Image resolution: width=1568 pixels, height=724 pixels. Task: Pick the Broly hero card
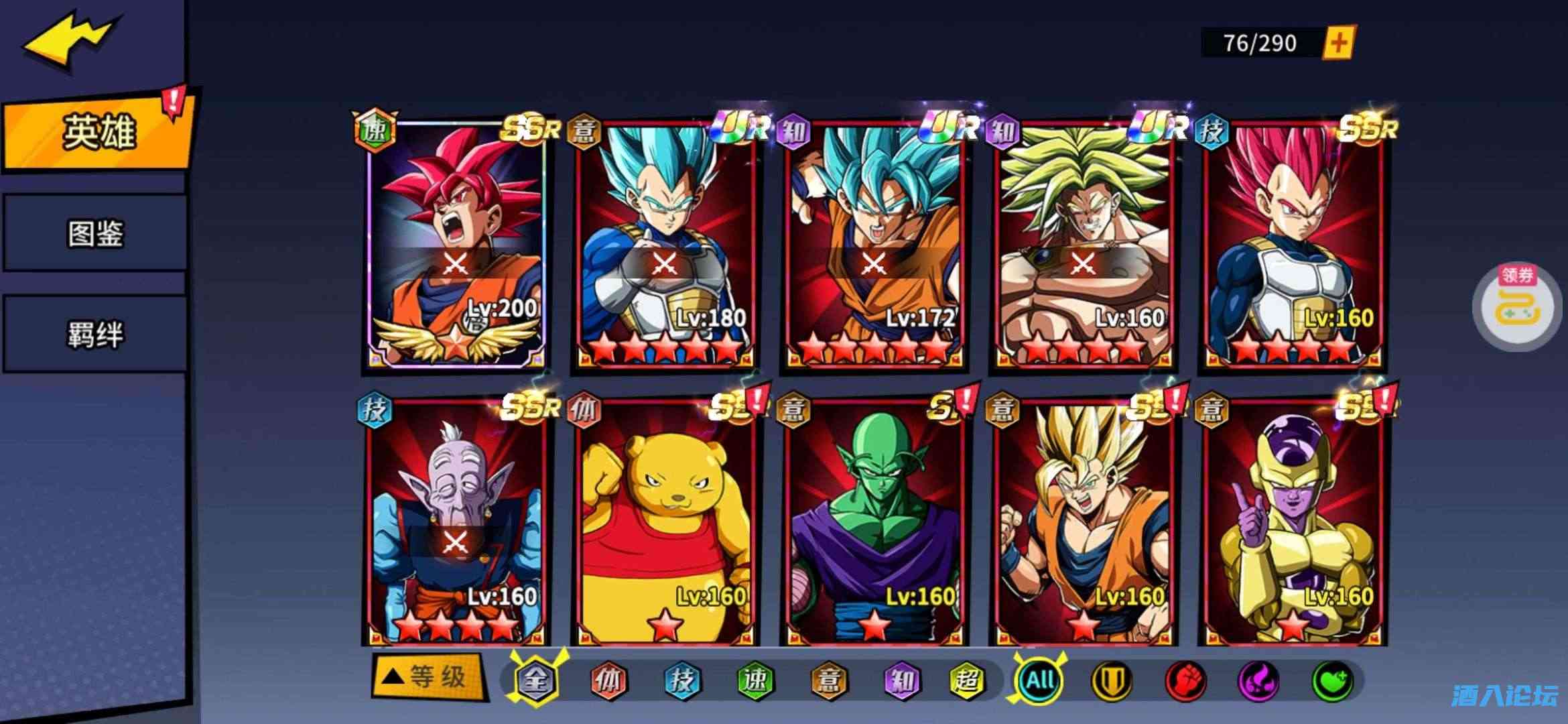click(1083, 245)
